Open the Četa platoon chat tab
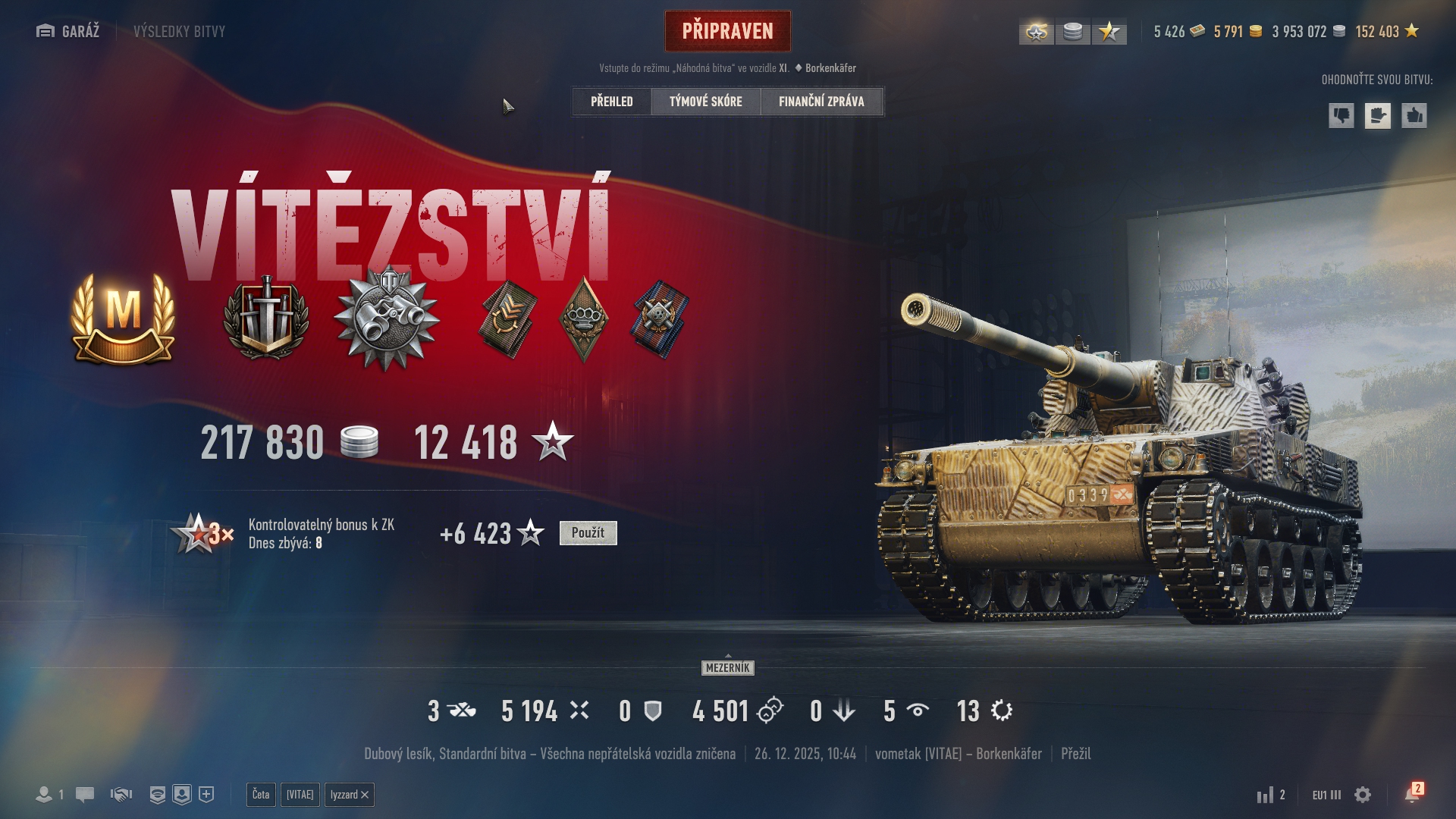The image size is (1456, 819). [x=261, y=795]
